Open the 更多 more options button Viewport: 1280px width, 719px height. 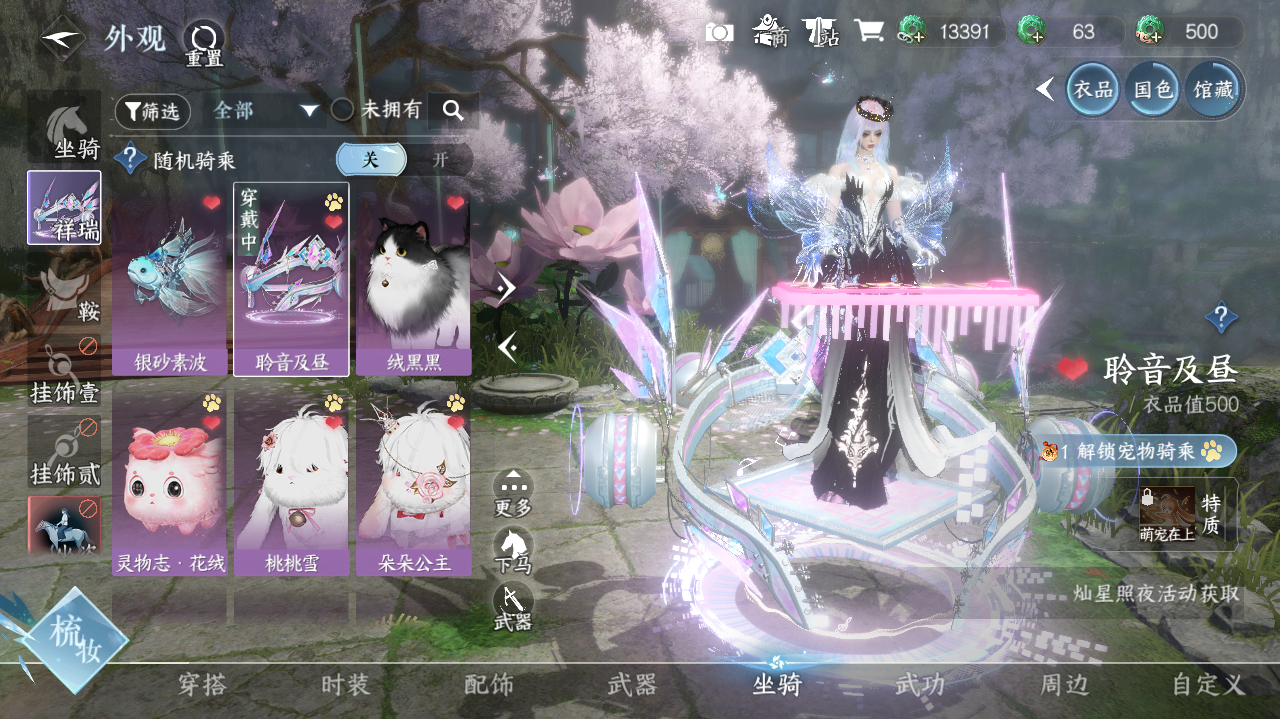pyautogui.click(x=513, y=493)
